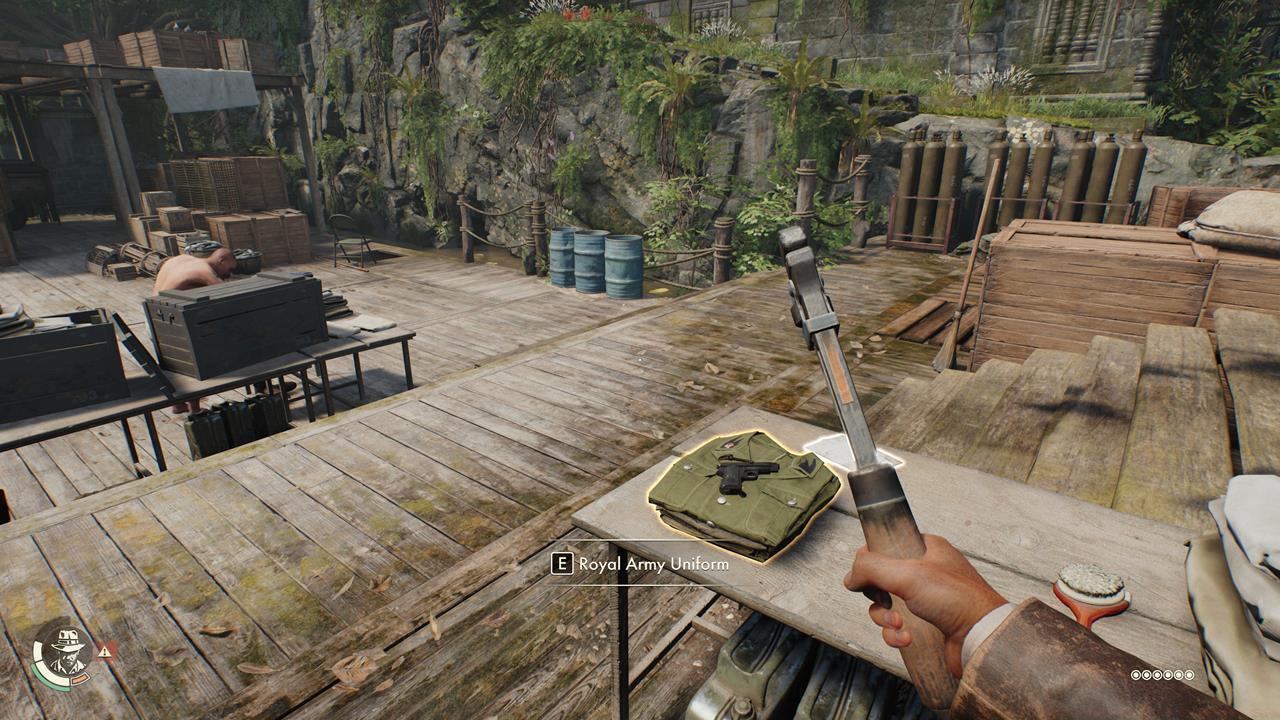Viewport: 1280px width, 720px height.
Task: Select the first ammo pip bottom right
Action: click(1136, 675)
